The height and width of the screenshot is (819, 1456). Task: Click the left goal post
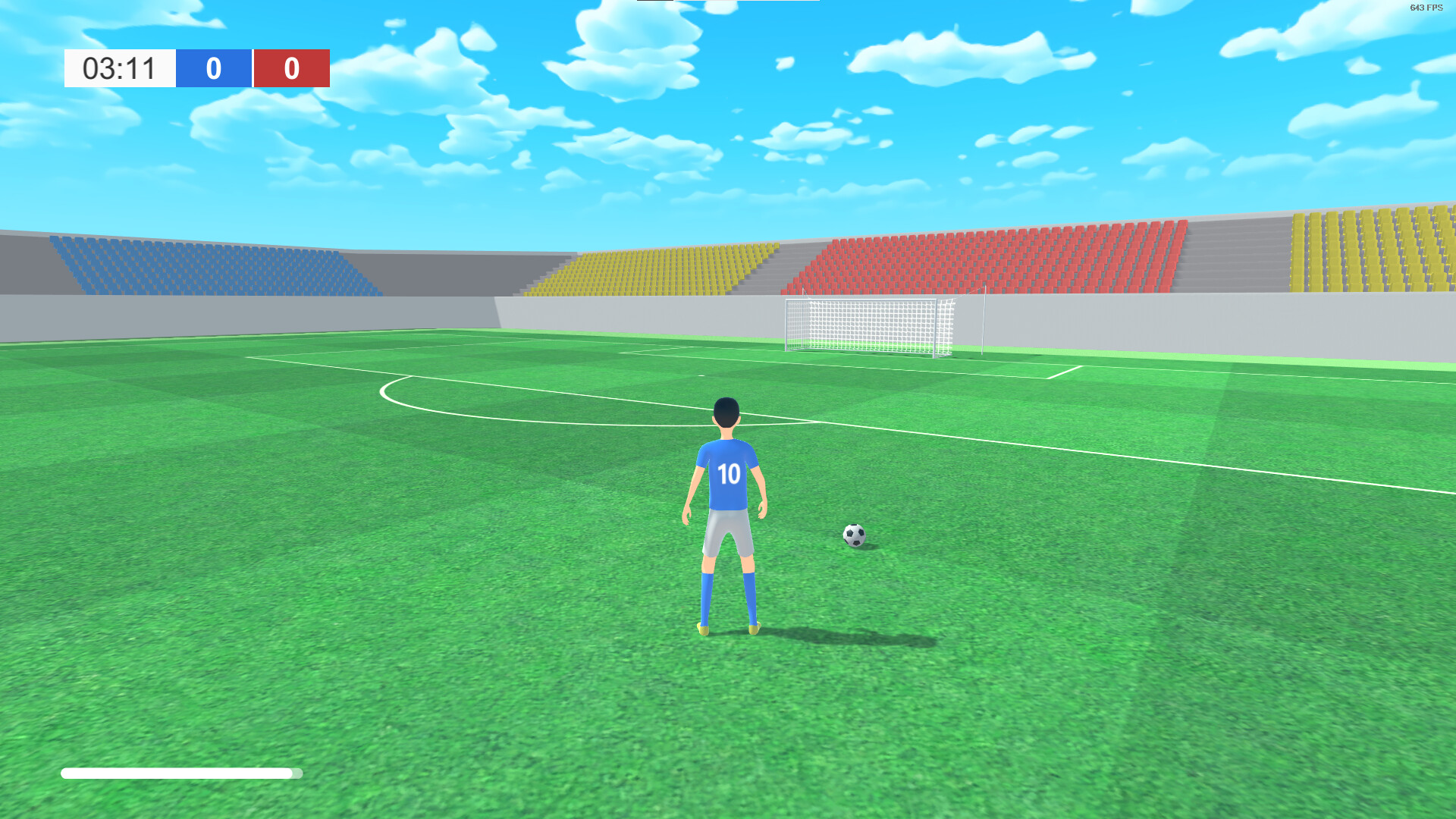(786, 326)
